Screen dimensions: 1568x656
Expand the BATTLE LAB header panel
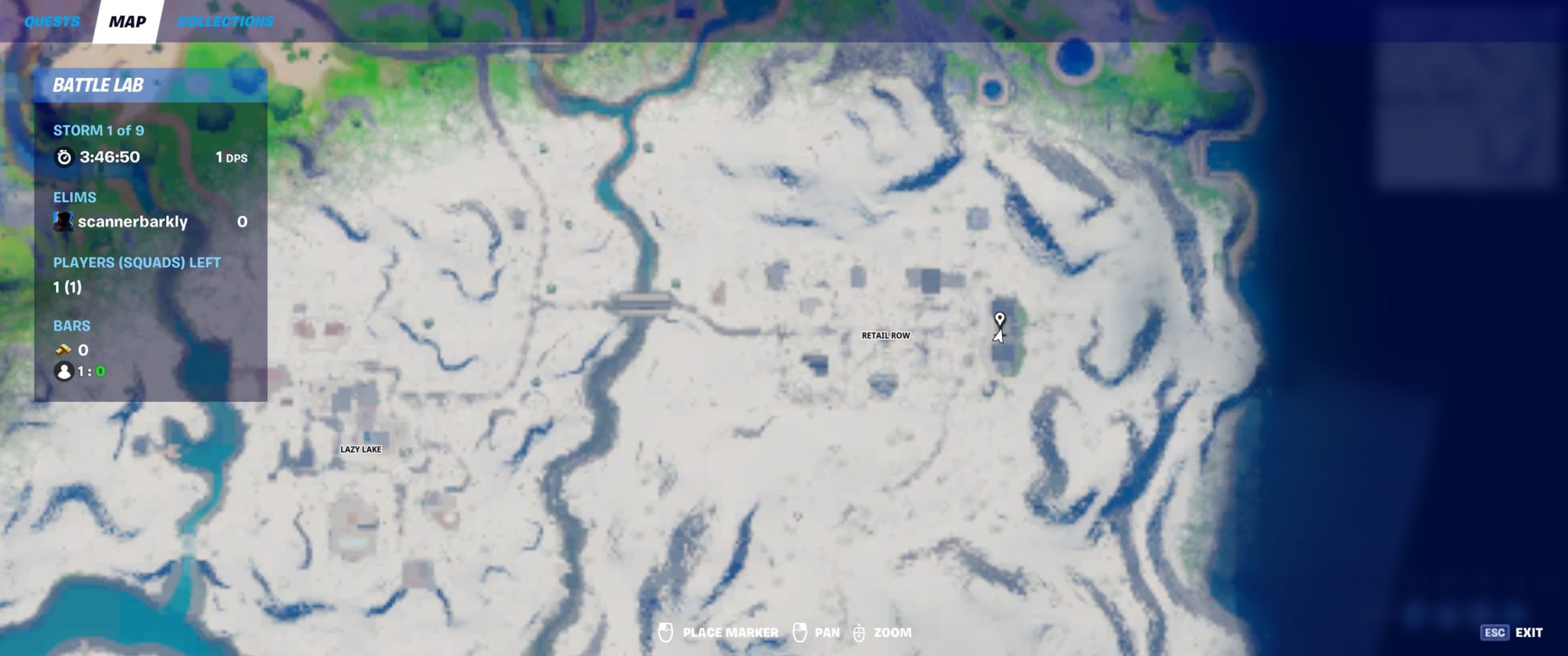click(100, 86)
